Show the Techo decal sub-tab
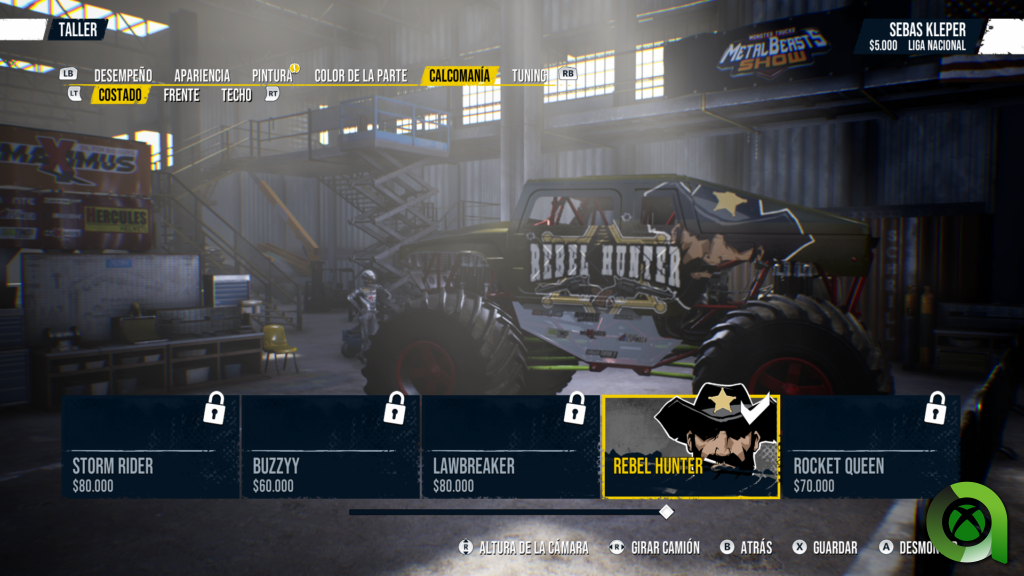Image resolution: width=1024 pixels, height=576 pixels. pyautogui.click(x=237, y=95)
